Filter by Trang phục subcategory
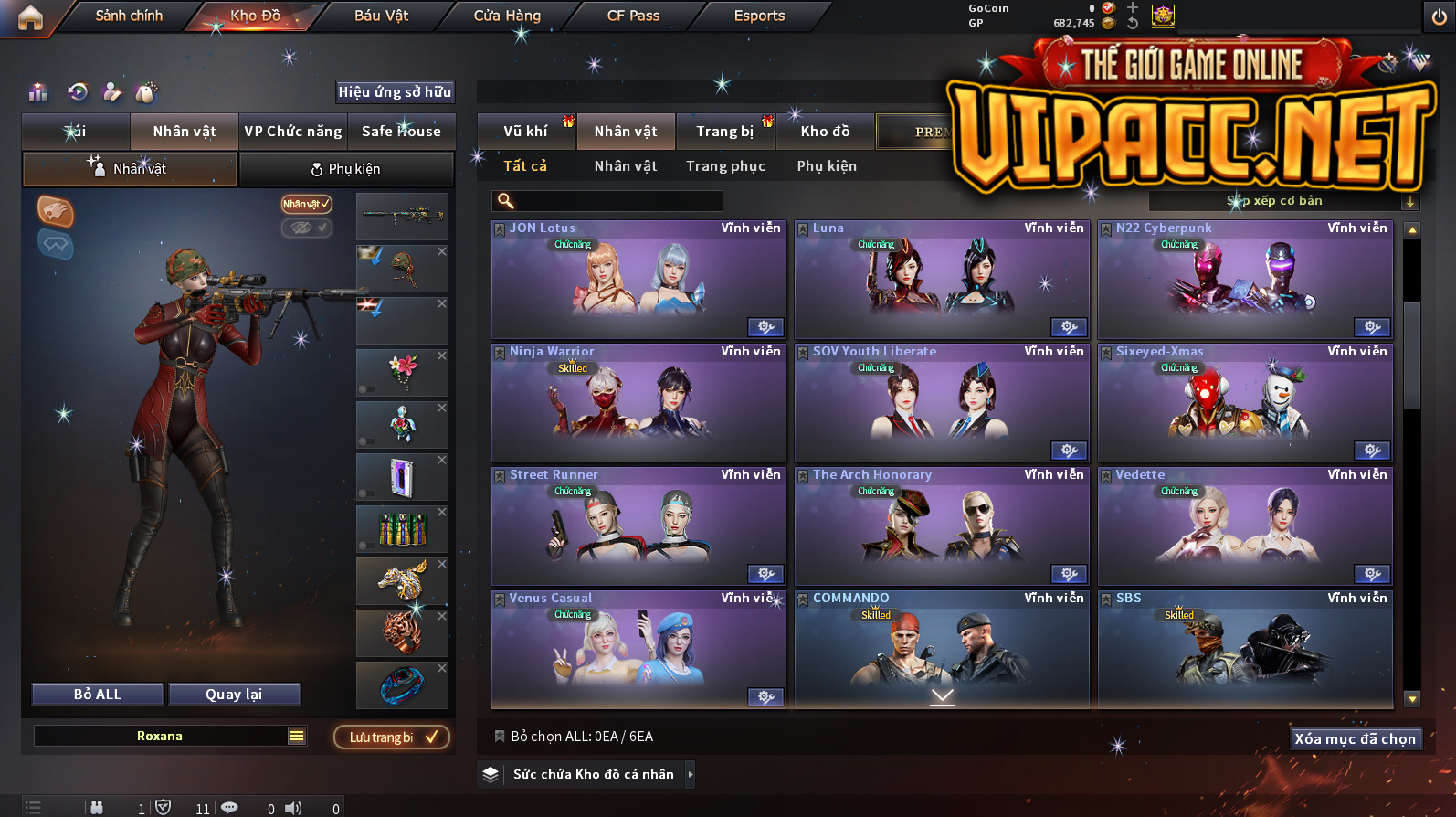The width and height of the screenshot is (1456, 817). point(726,166)
